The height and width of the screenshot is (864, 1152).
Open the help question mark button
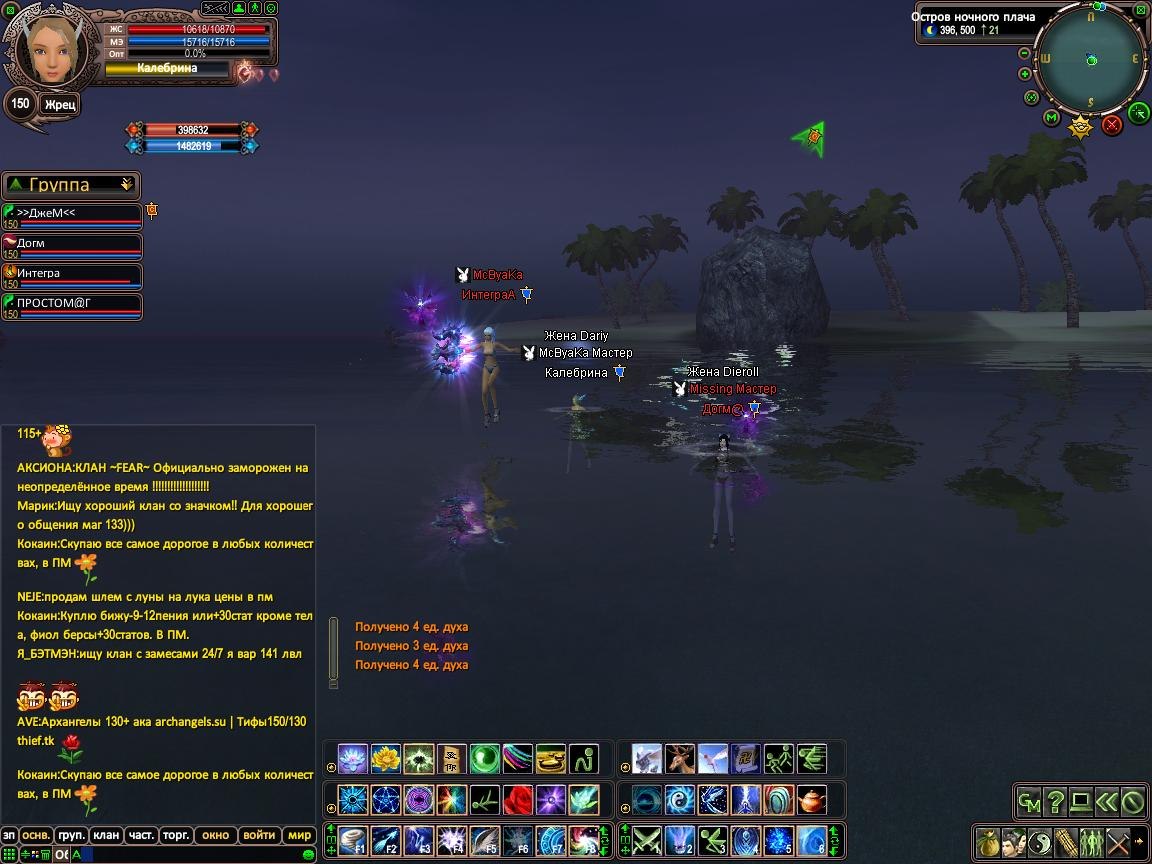tap(1054, 801)
